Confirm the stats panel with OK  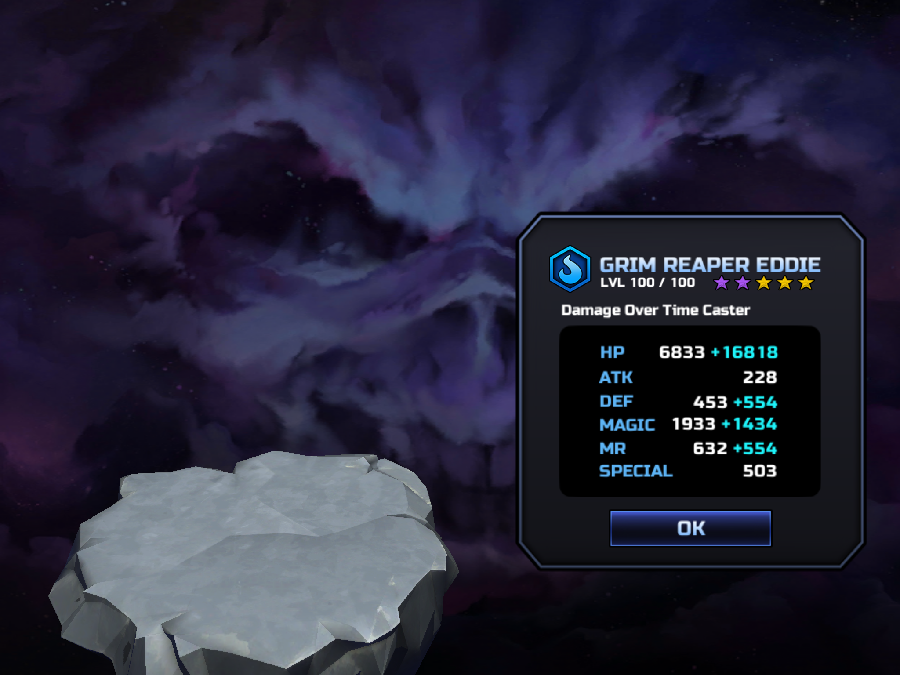click(690, 528)
